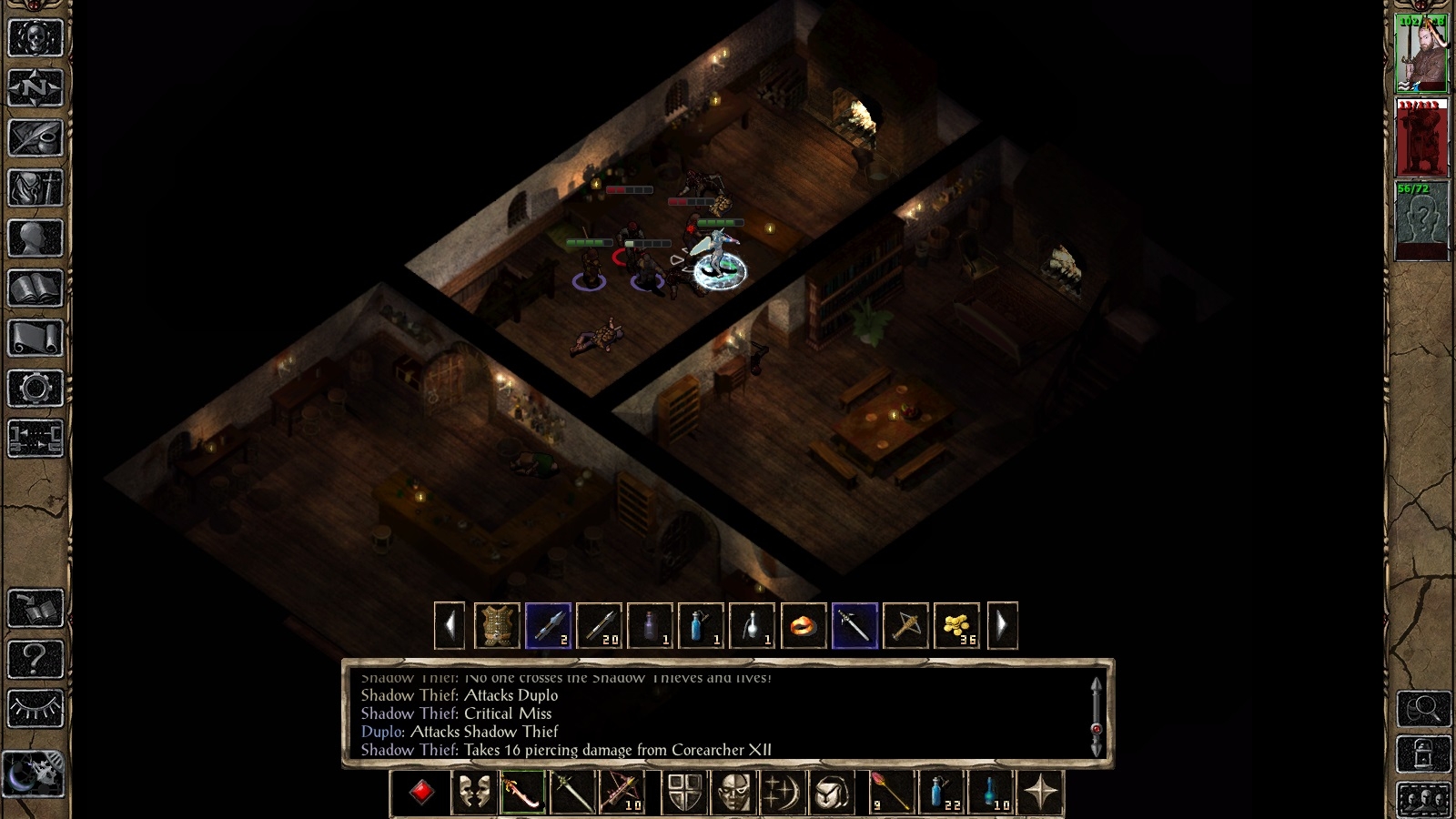
Task: Show next ground items with right arrow
Action: coord(1002,626)
